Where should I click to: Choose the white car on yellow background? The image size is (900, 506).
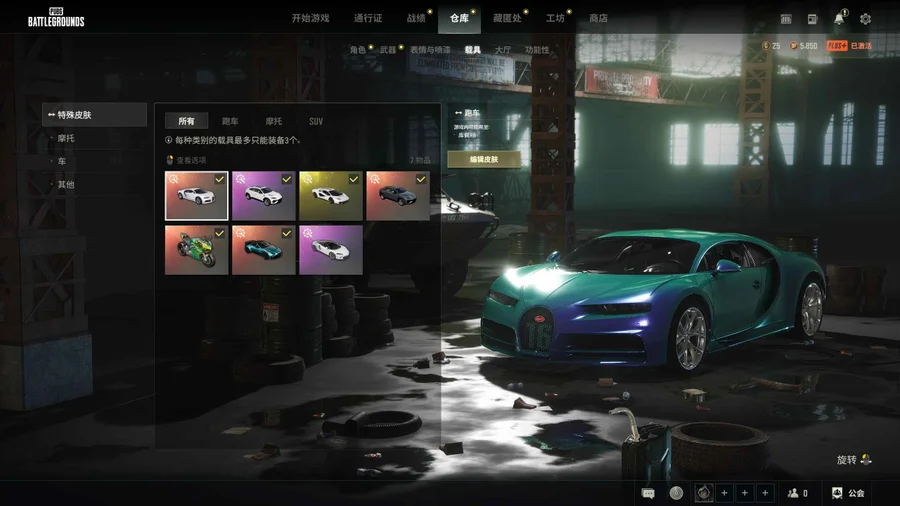(x=330, y=195)
